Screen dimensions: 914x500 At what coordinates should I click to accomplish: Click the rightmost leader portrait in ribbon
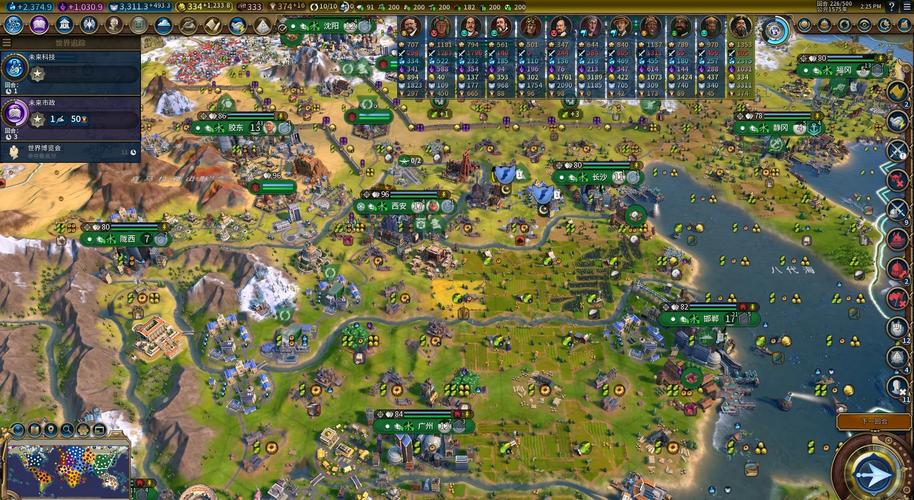pos(740,26)
